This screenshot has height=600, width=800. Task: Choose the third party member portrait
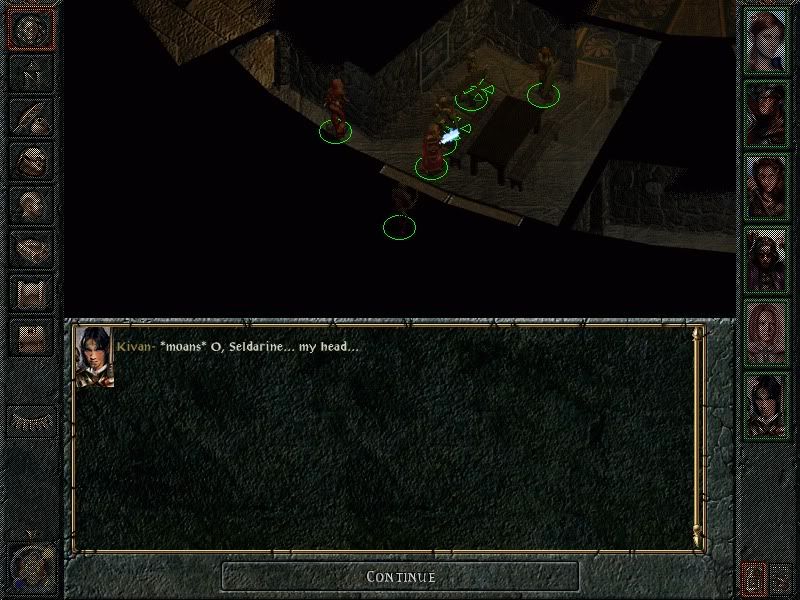click(x=768, y=185)
